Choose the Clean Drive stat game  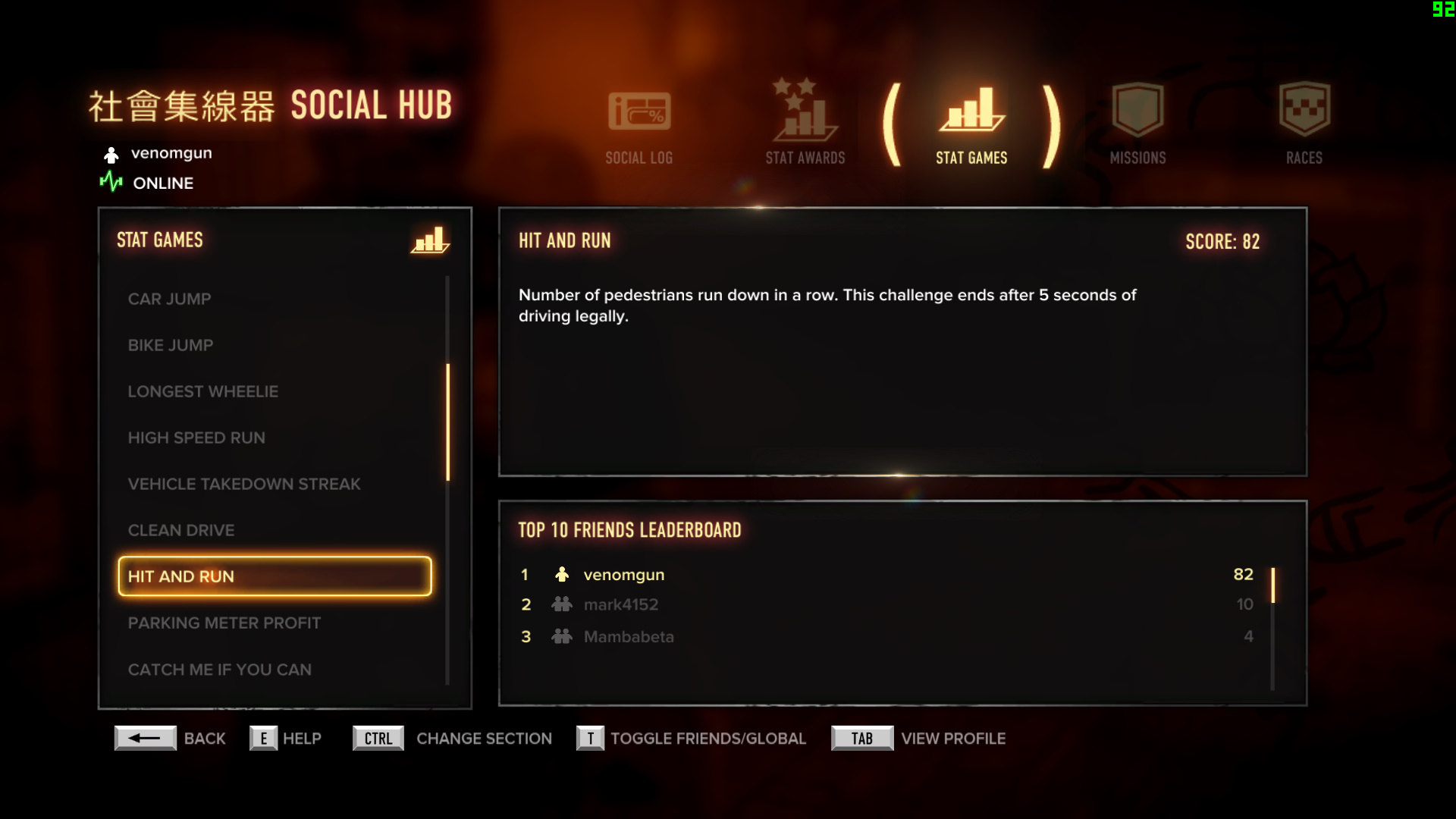pos(181,530)
